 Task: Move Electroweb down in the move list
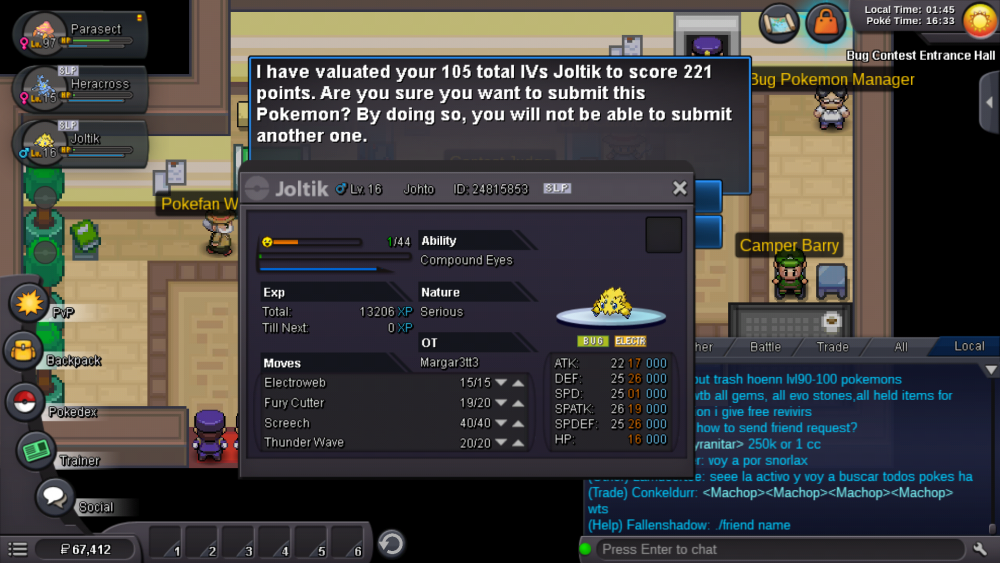tap(501, 383)
